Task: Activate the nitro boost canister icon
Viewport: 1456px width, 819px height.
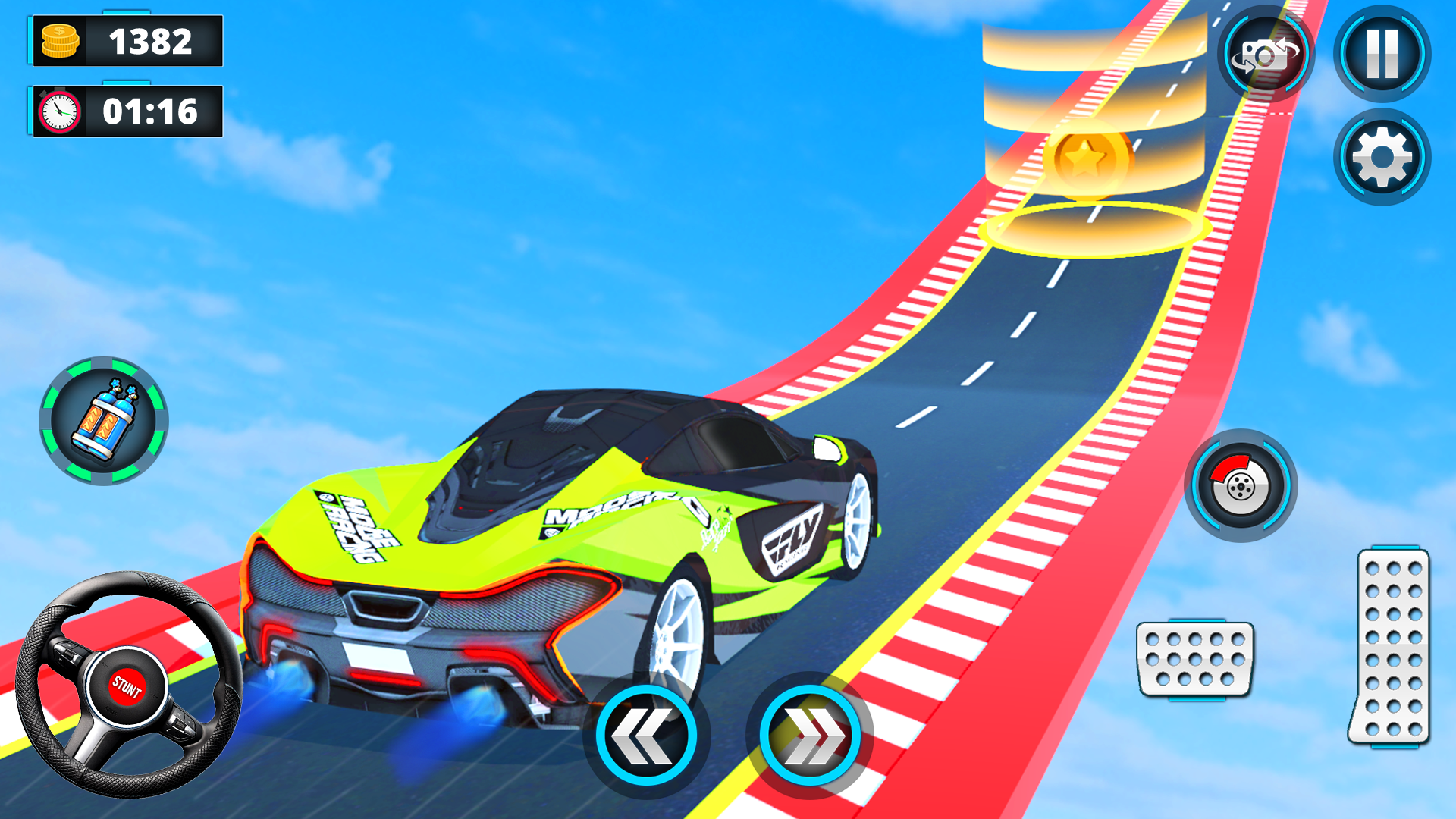Action: coord(102,422)
